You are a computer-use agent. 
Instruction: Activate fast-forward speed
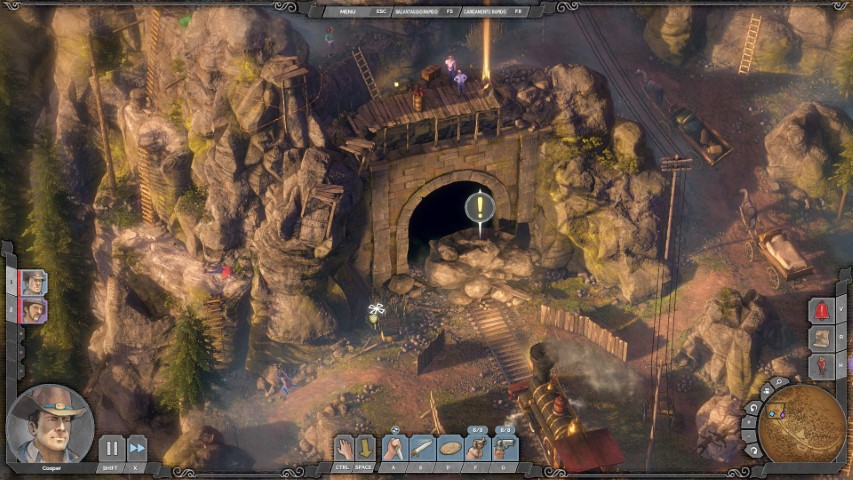point(137,448)
